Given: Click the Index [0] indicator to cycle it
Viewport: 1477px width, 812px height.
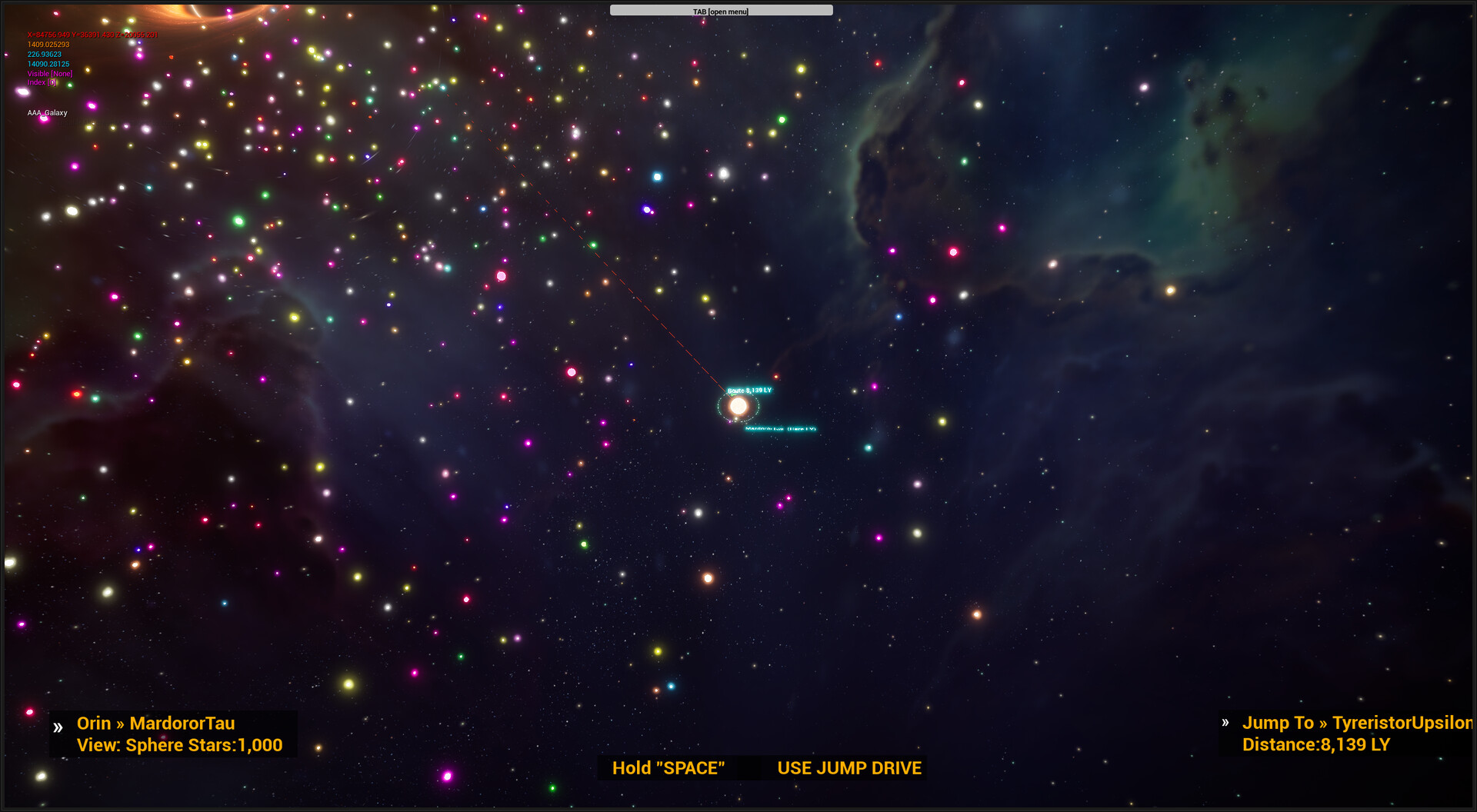Looking at the screenshot, I should 42,82.
